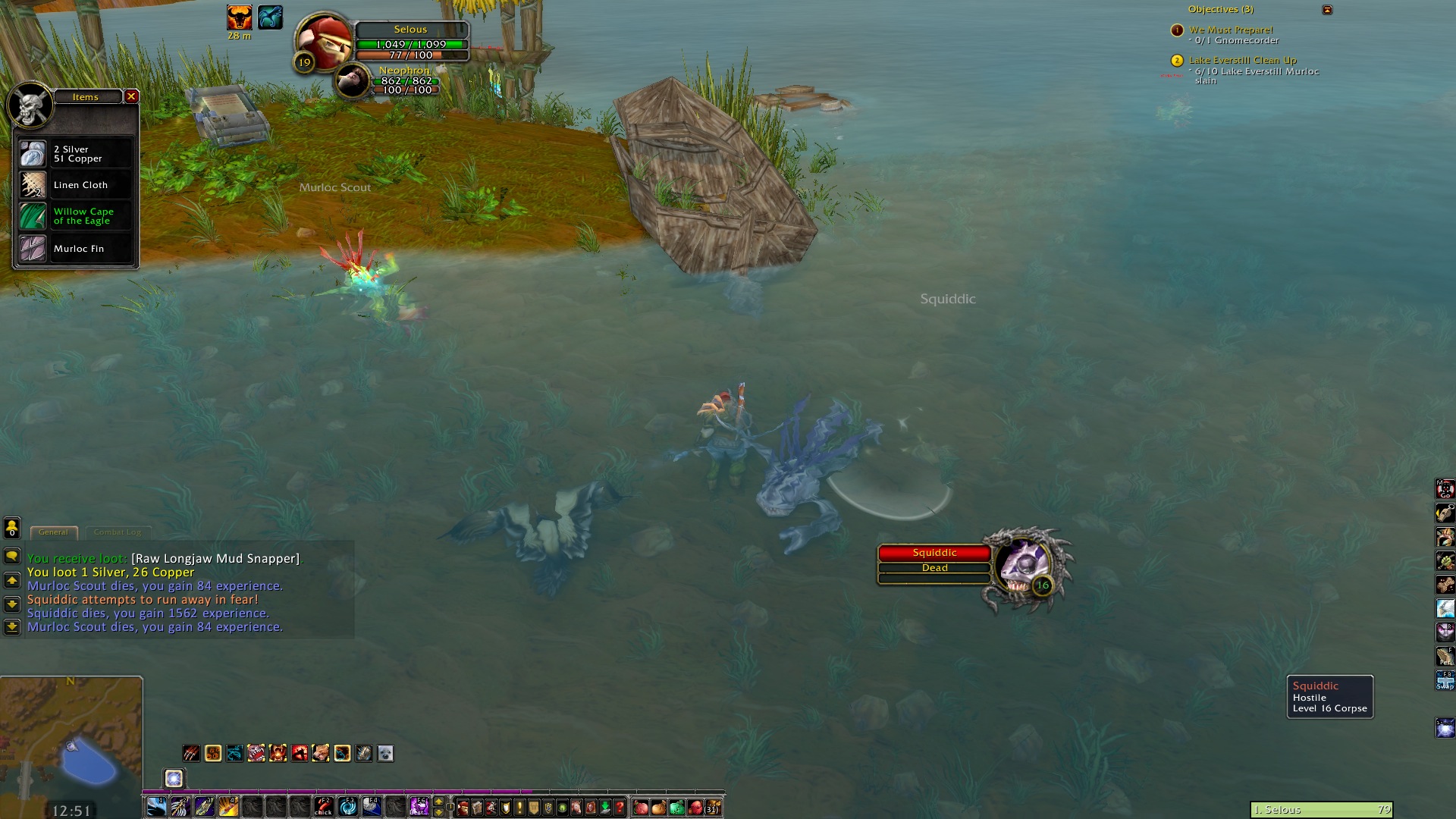Image resolution: width=1456 pixels, height=819 pixels.
Task: Close the Items loot window
Action: (131, 96)
